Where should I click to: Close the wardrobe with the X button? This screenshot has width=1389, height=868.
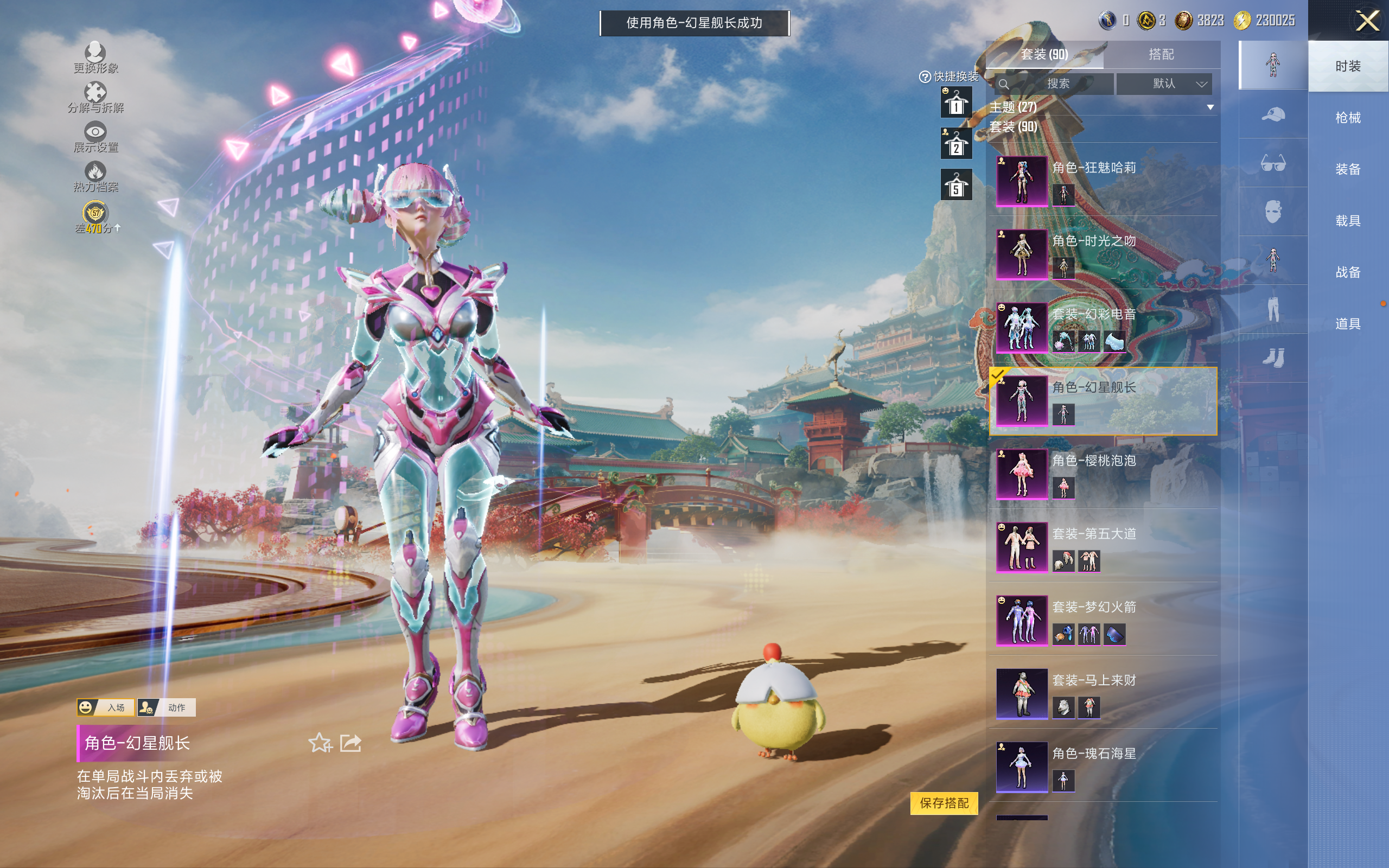click(x=1367, y=21)
